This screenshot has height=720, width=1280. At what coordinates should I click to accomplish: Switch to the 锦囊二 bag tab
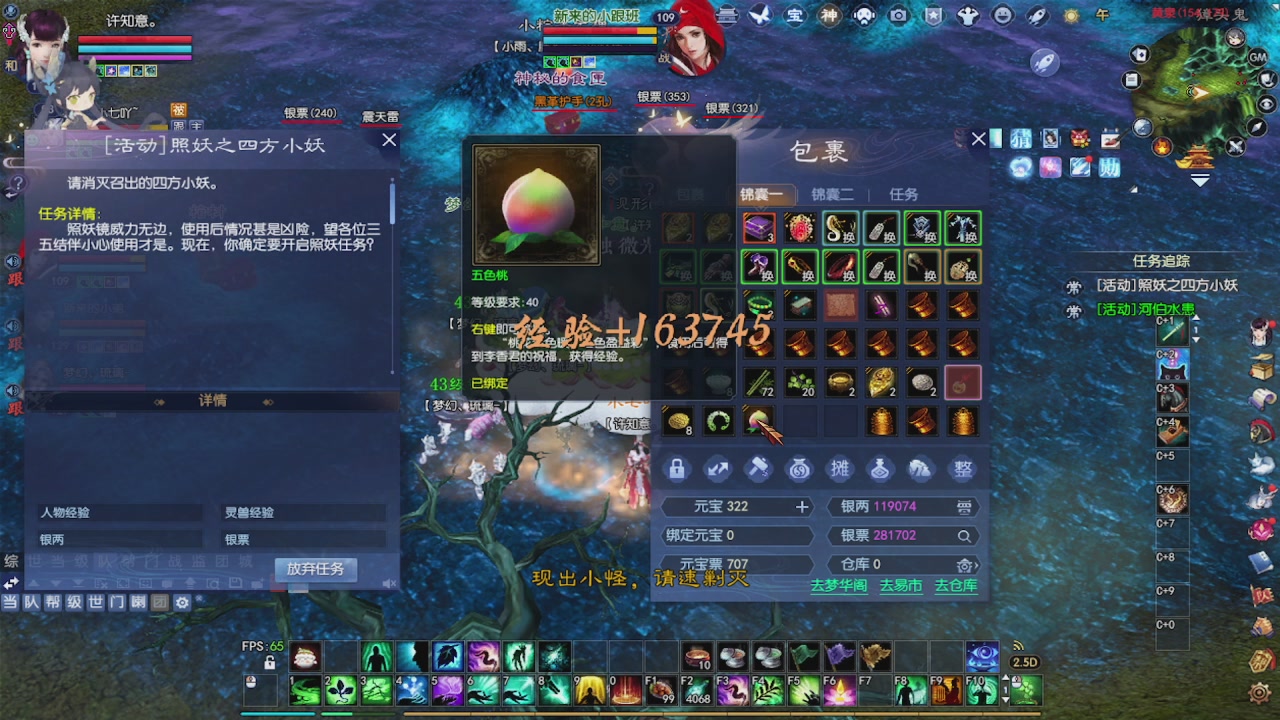[x=833, y=195]
